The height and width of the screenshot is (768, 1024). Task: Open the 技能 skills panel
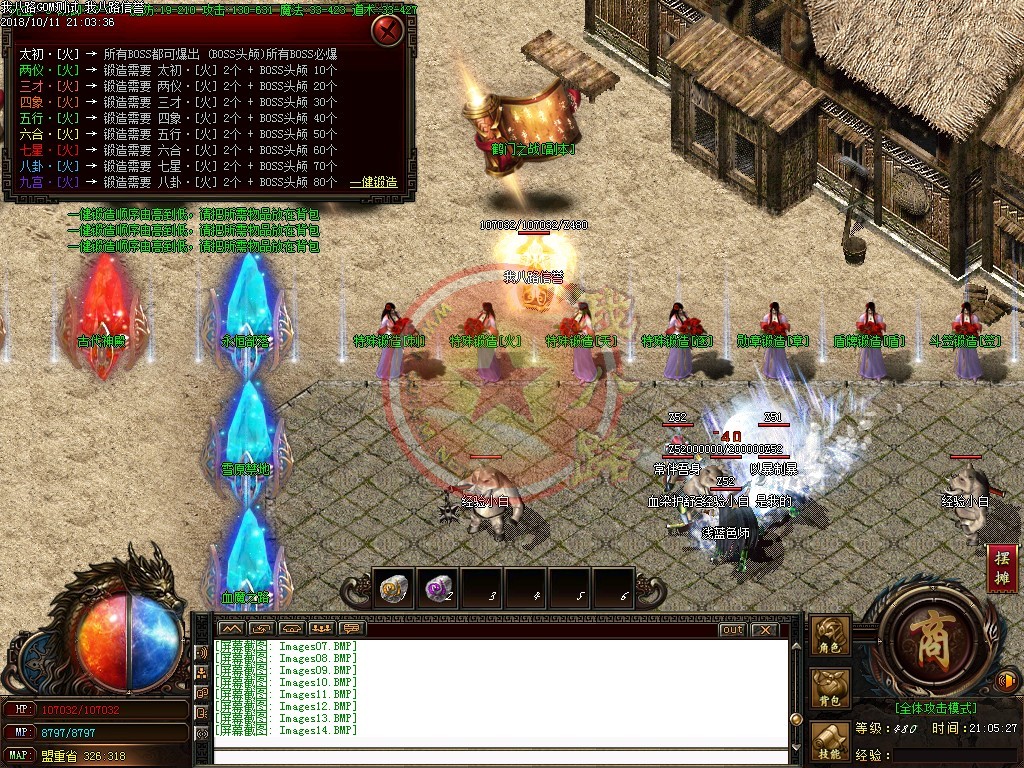point(830,742)
